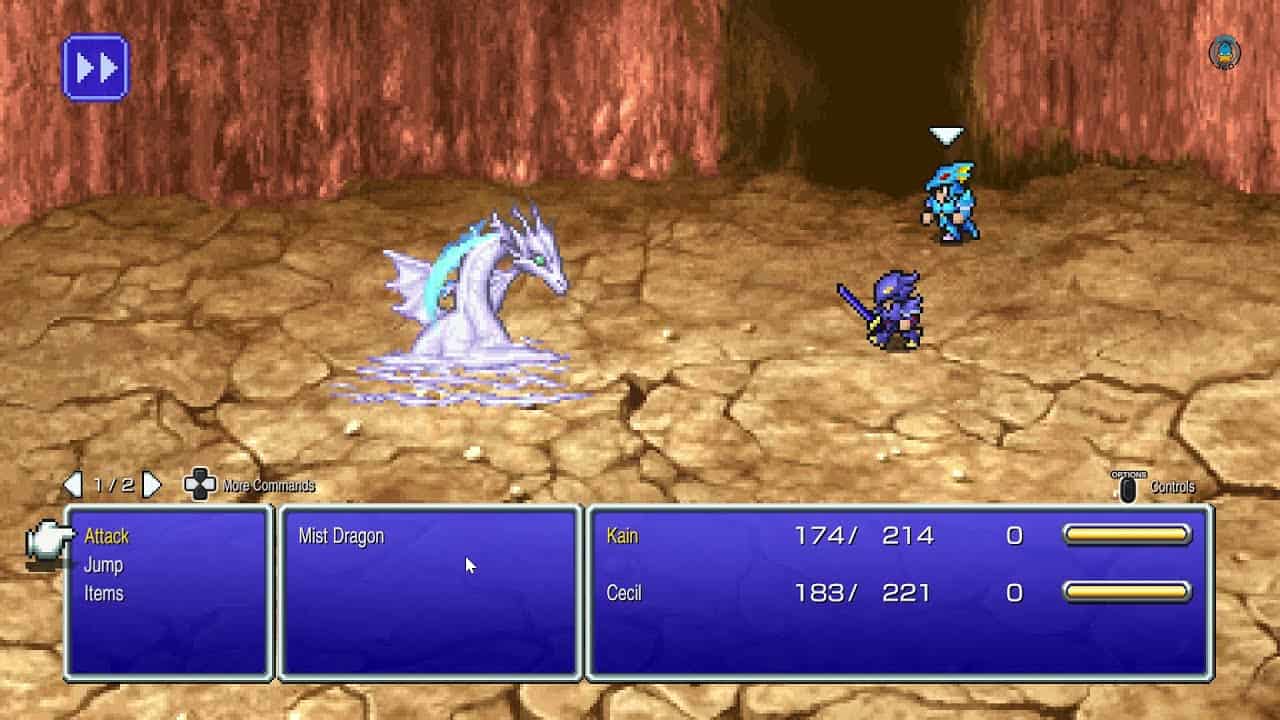Click Kain's yellow ATB gauge

tap(1128, 536)
